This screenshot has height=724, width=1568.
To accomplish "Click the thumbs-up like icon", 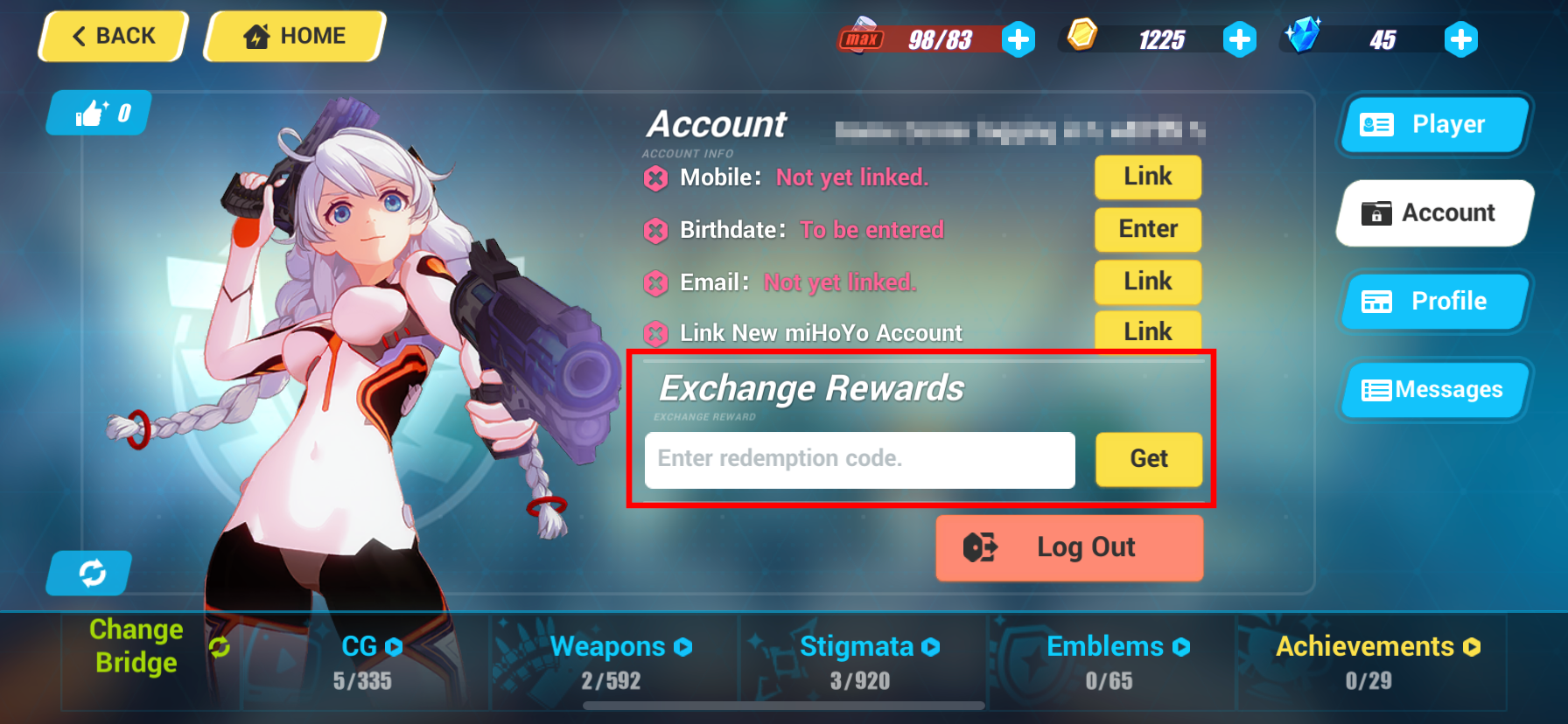I will point(92,111).
